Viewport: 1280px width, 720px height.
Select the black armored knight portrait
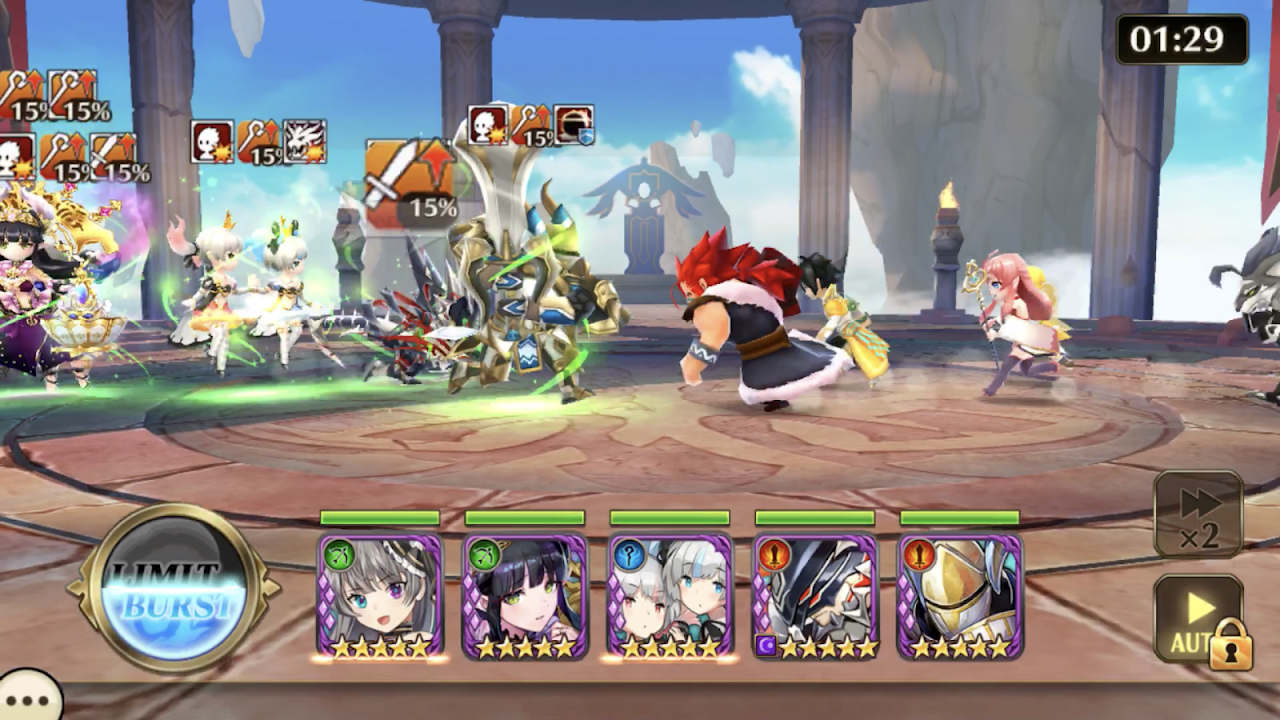click(815, 596)
